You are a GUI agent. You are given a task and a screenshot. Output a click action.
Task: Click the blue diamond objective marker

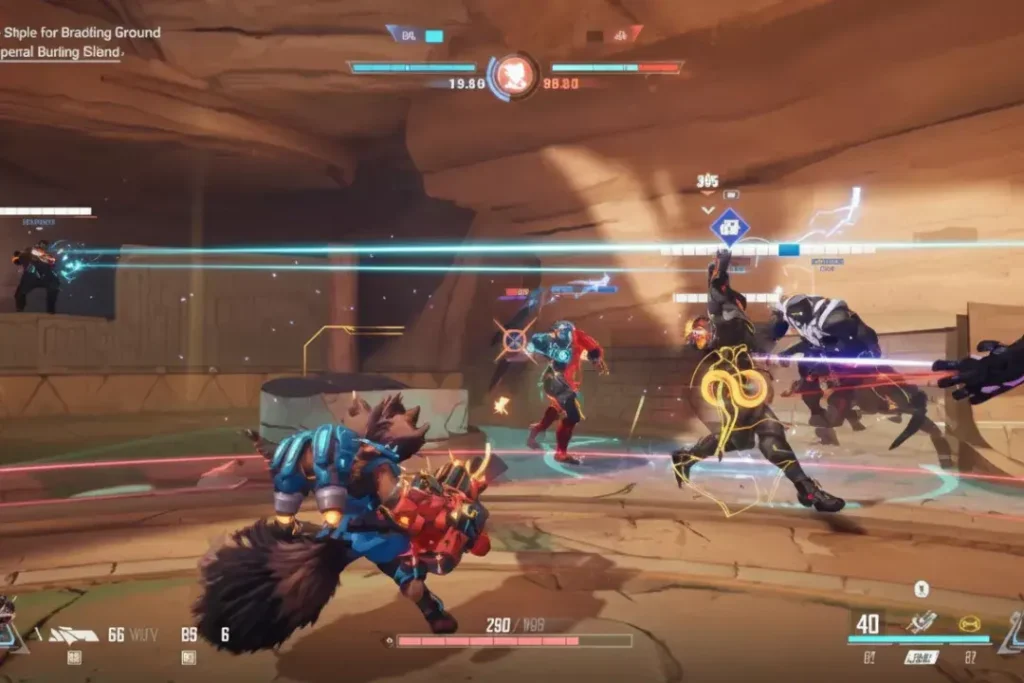tap(730, 227)
